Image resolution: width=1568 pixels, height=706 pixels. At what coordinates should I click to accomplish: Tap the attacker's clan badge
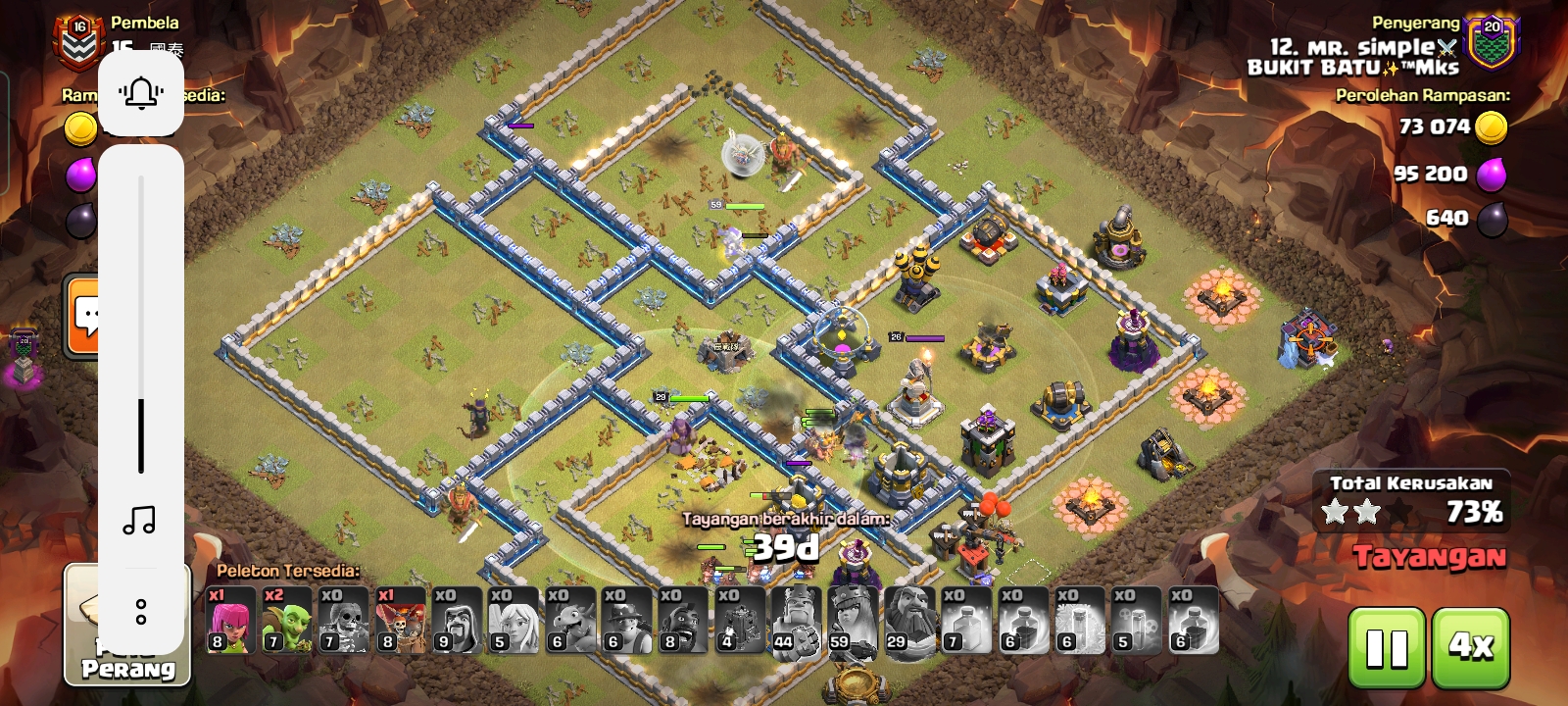(x=1491, y=43)
